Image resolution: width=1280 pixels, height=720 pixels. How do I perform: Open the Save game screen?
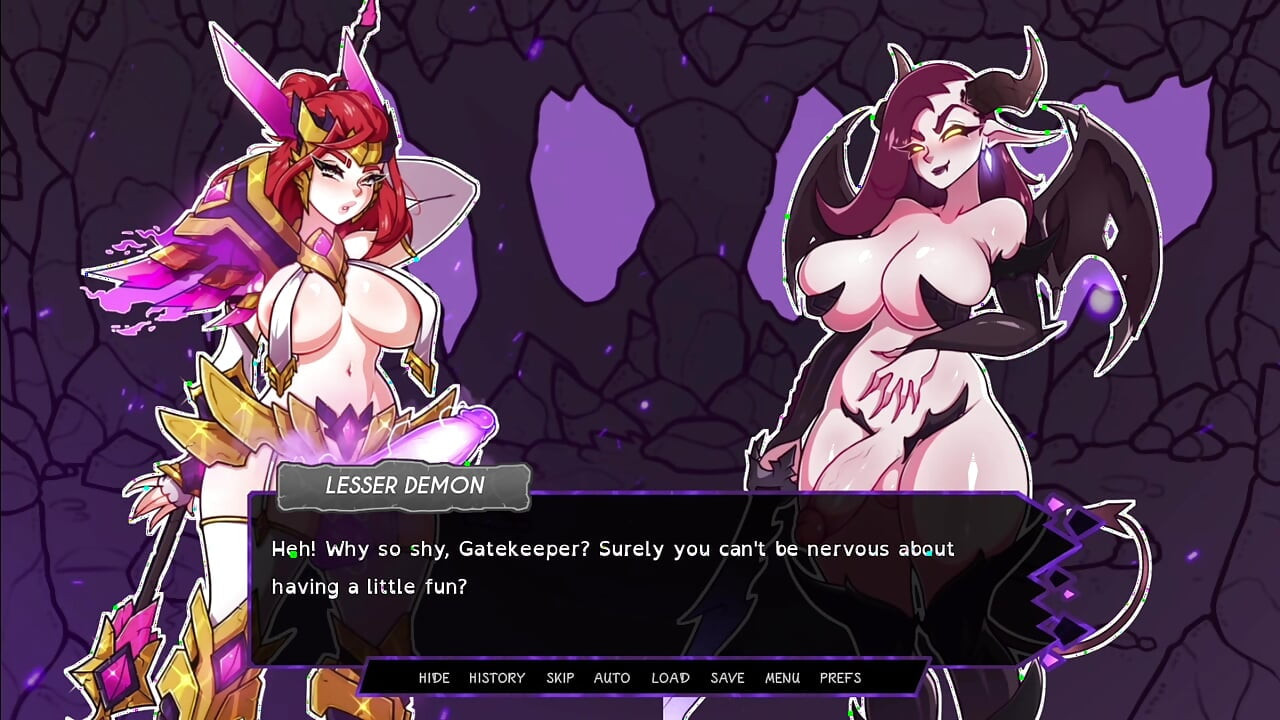727,678
